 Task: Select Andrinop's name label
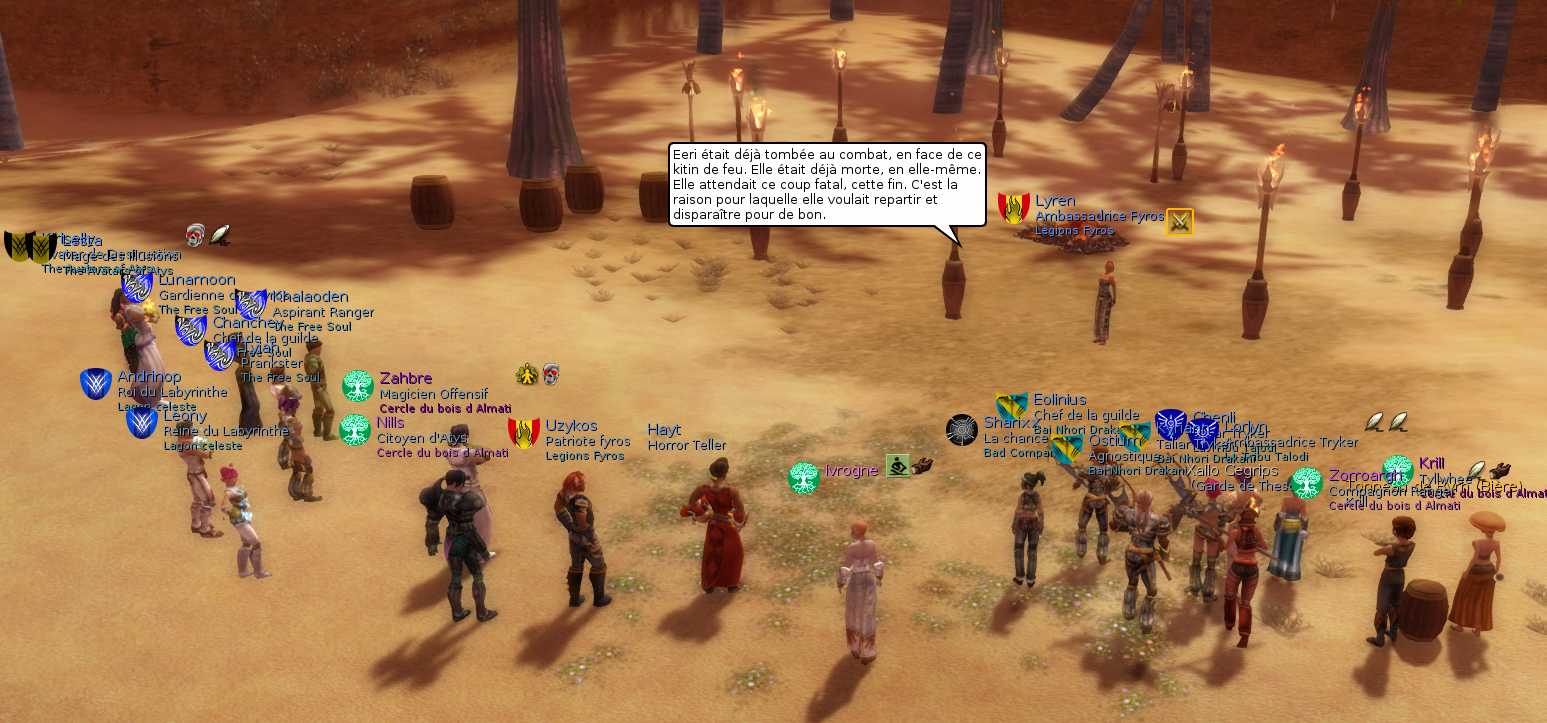pos(149,377)
